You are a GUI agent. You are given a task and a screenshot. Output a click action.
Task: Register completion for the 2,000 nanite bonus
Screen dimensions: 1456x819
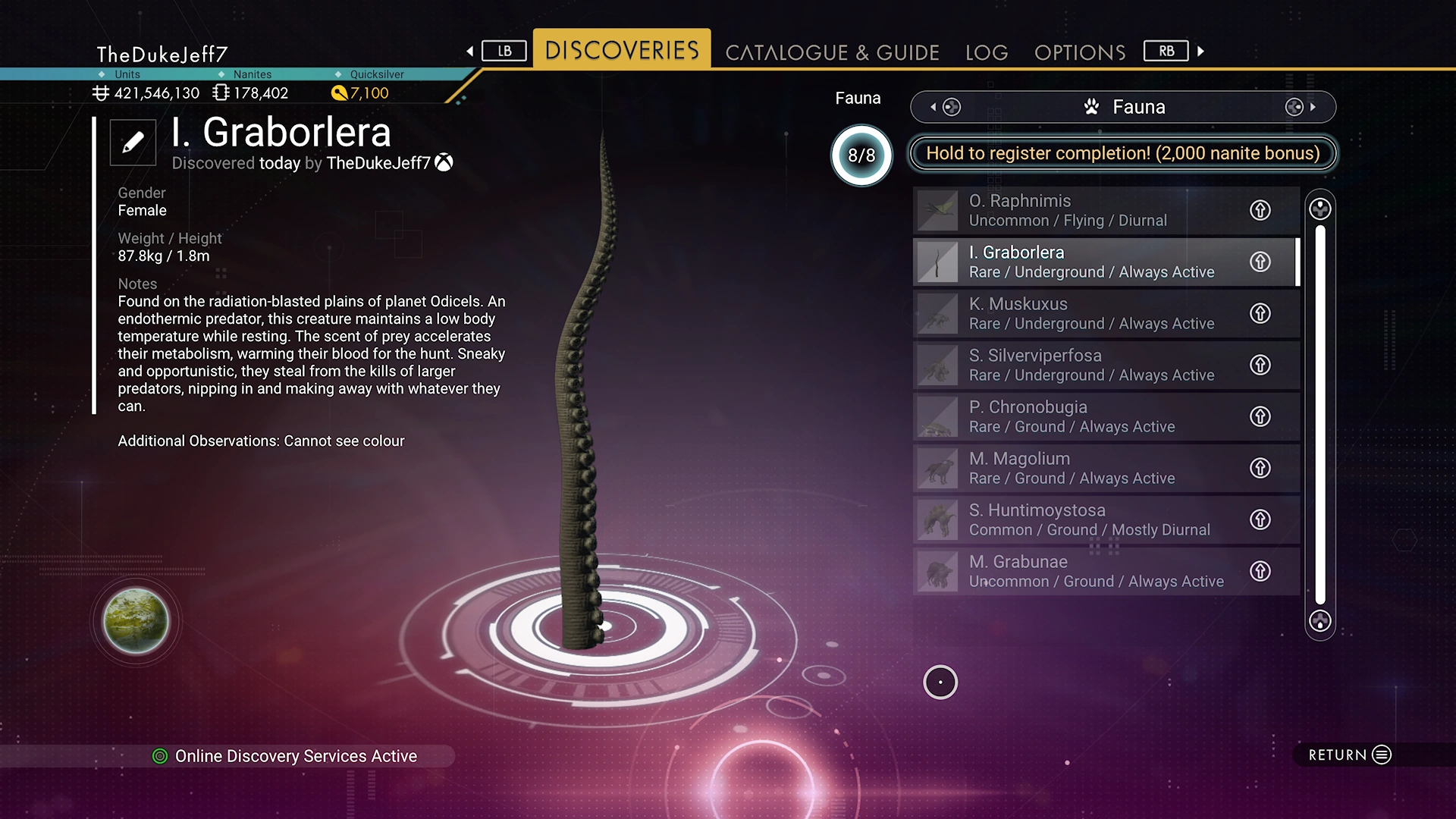1122,153
